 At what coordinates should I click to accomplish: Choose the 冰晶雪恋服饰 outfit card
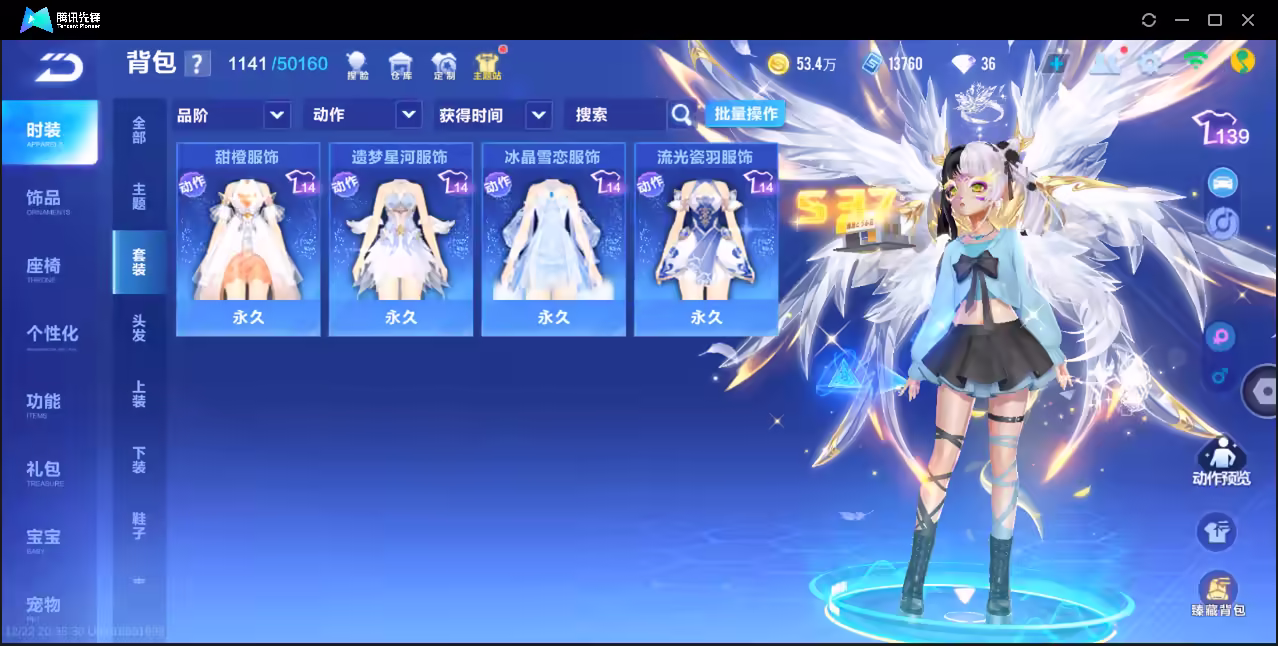553,239
